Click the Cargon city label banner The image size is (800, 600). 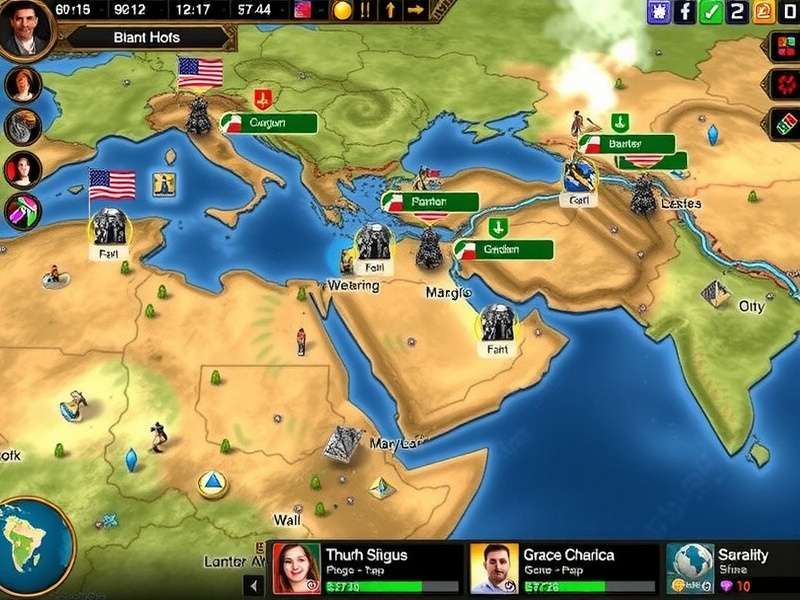[x=267, y=123]
